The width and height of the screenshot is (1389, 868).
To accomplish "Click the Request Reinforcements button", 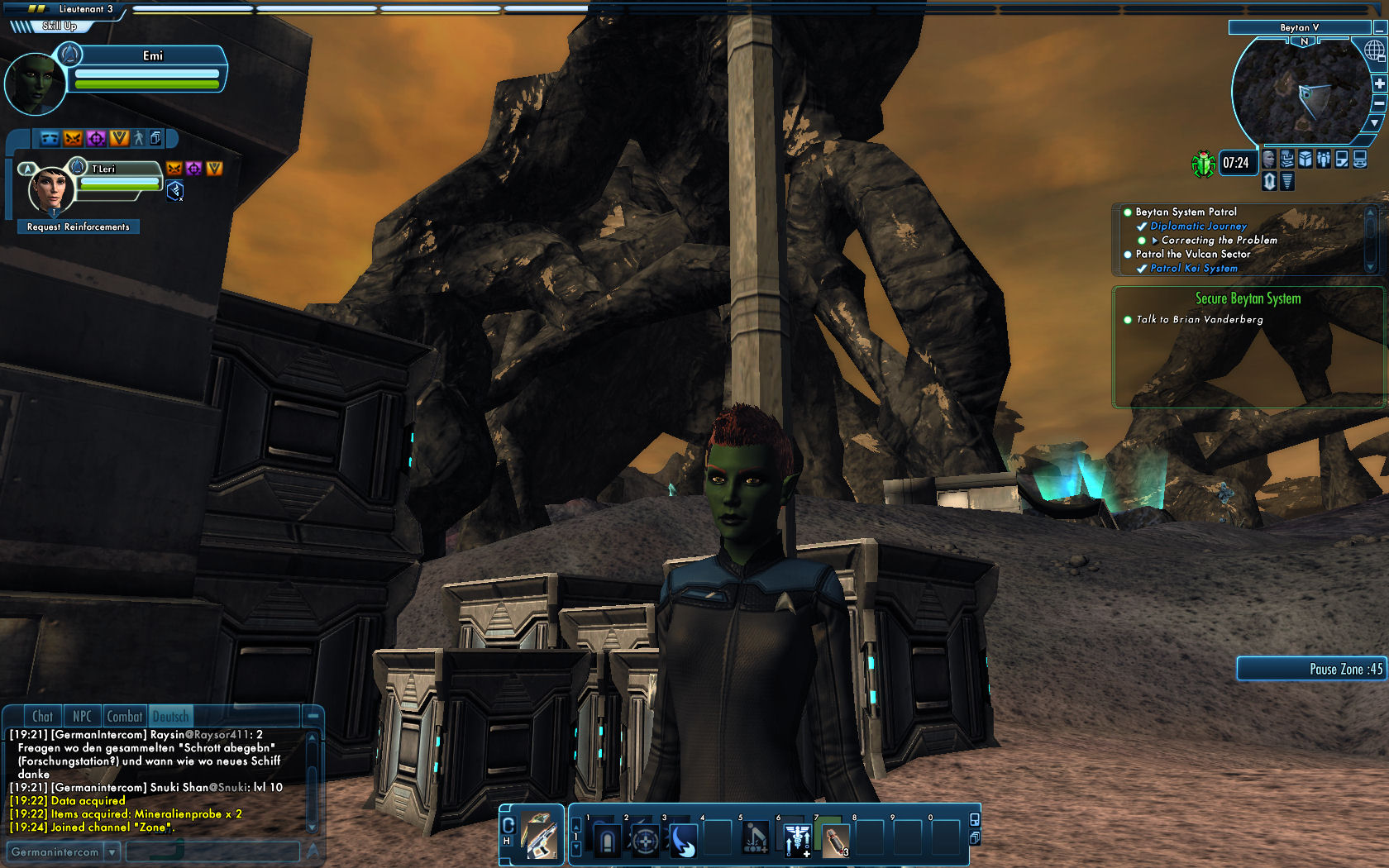I will click(79, 227).
